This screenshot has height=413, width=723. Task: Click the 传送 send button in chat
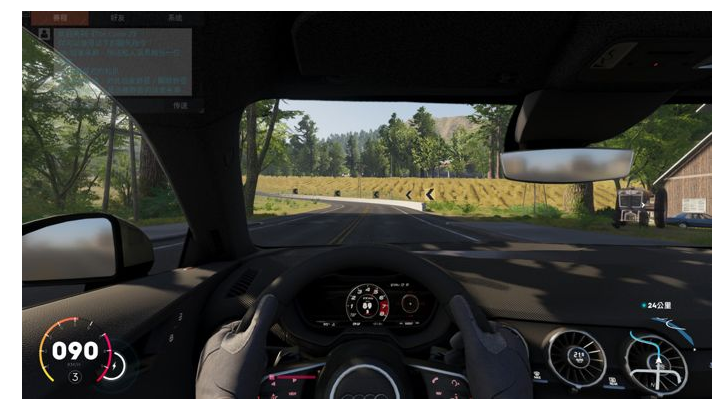coord(180,104)
